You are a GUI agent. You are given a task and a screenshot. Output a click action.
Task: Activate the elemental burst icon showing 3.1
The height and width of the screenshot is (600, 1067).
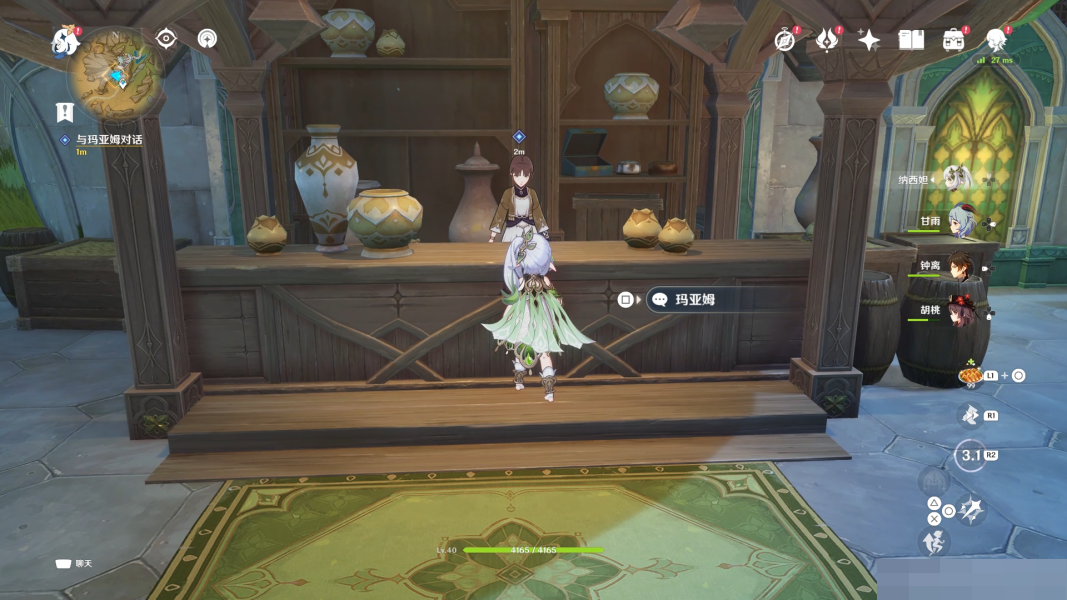coord(970,455)
